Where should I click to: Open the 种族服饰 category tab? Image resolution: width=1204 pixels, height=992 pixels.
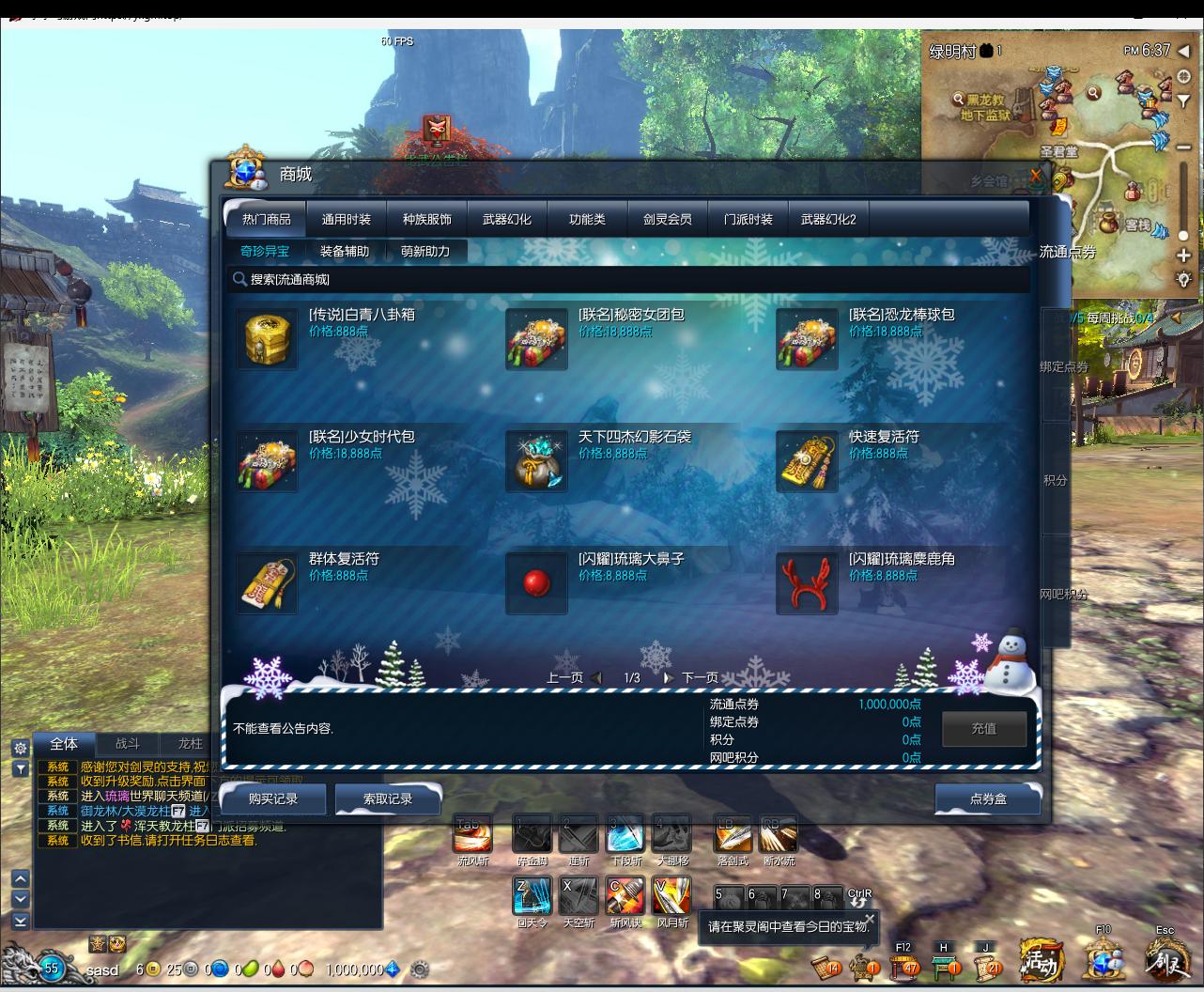[x=426, y=220]
